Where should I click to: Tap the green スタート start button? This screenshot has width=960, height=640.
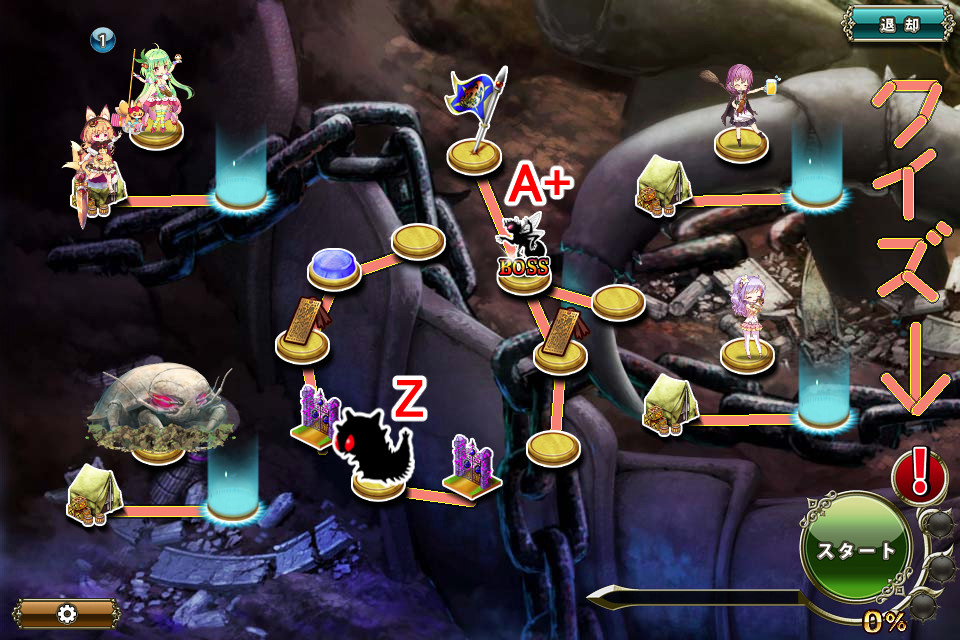click(855, 549)
